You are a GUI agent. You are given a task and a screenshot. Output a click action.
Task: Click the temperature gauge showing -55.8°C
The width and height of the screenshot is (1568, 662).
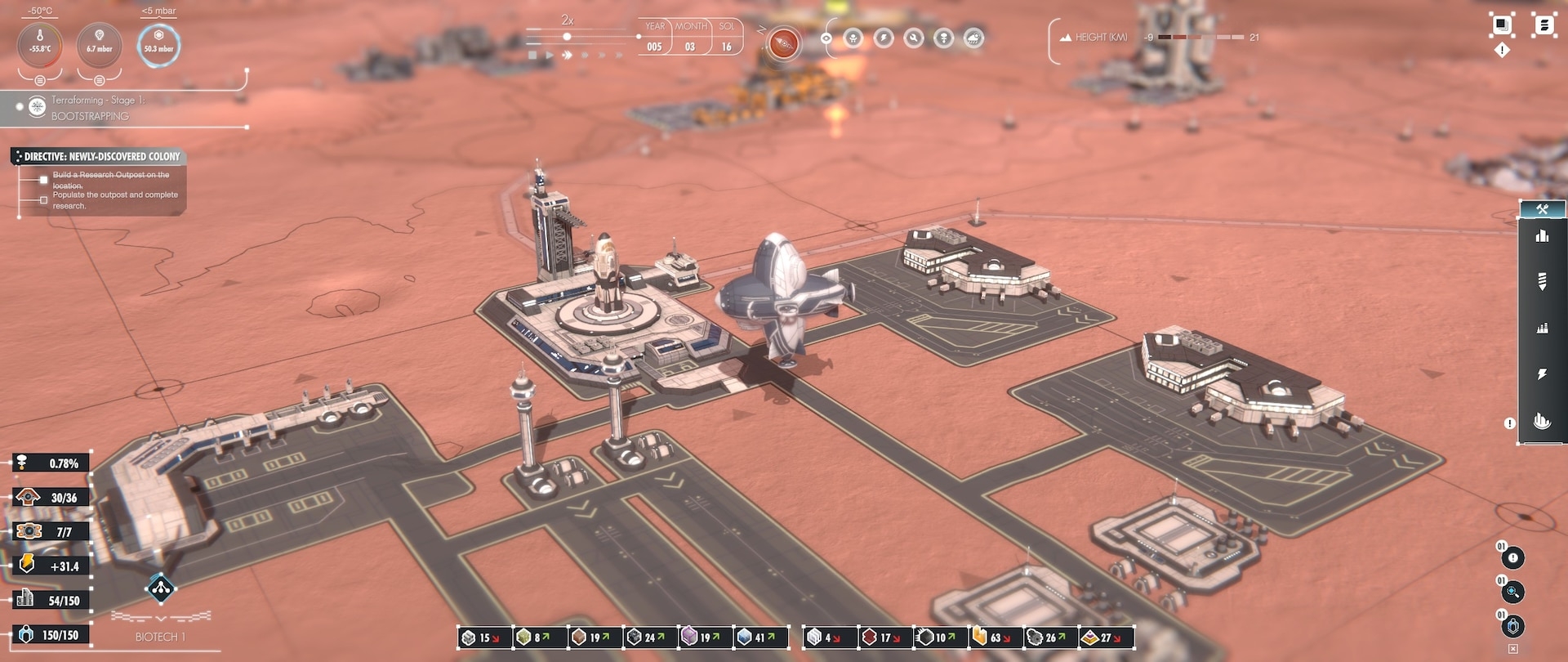tap(40, 44)
